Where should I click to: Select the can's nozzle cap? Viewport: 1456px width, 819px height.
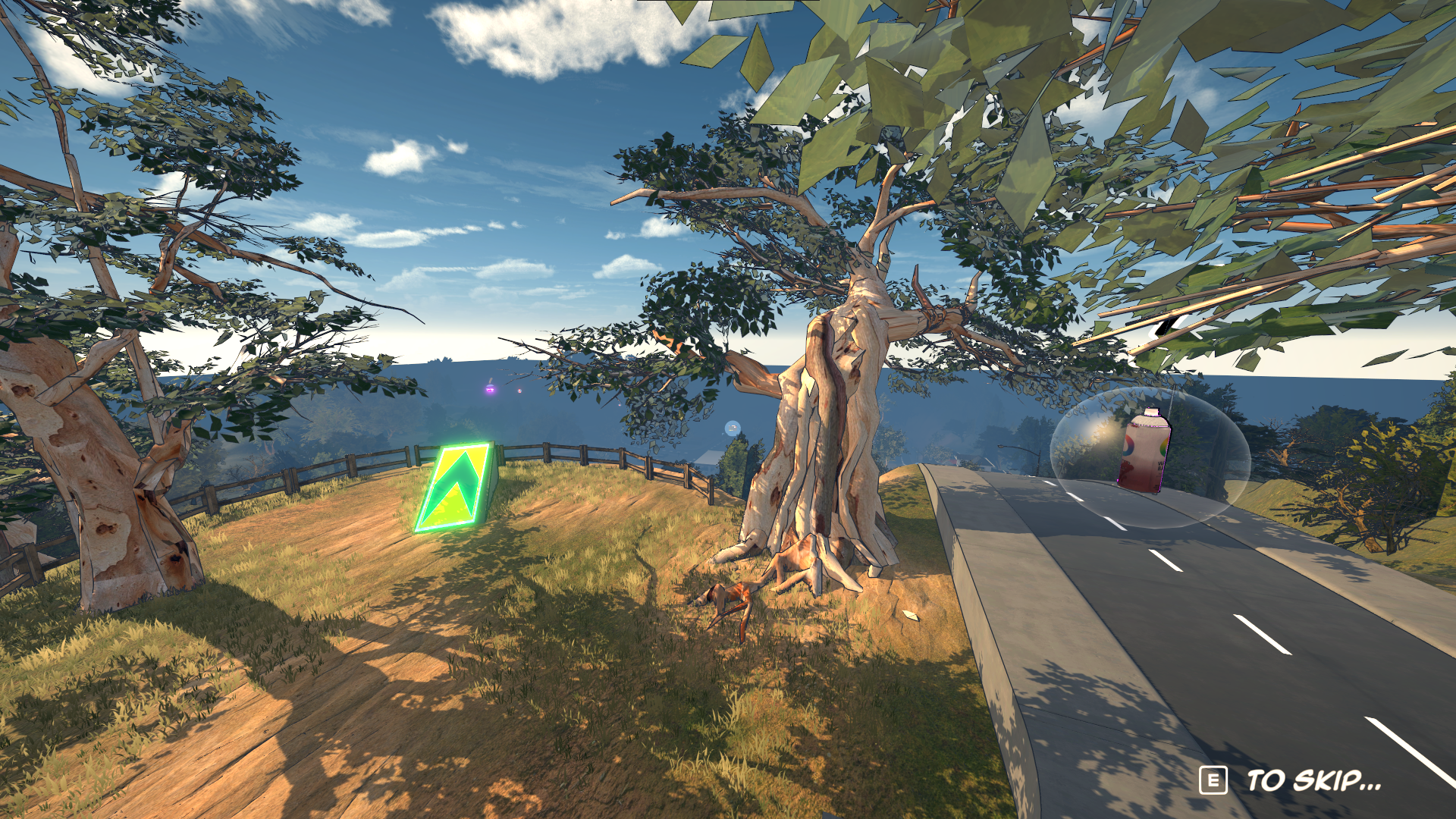[1152, 412]
